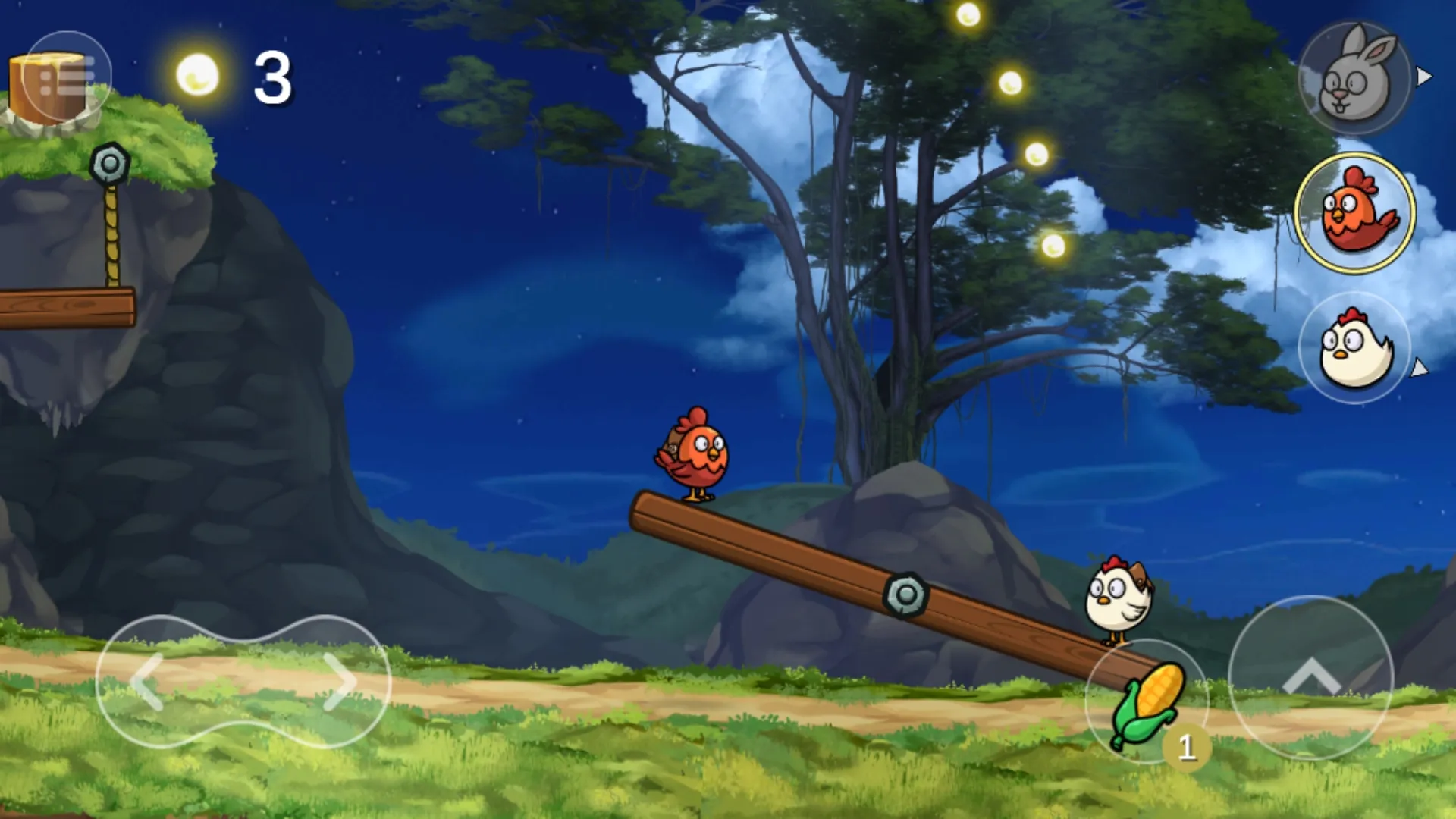
Task: Switch to the grey rabbit character
Action: (1355, 78)
